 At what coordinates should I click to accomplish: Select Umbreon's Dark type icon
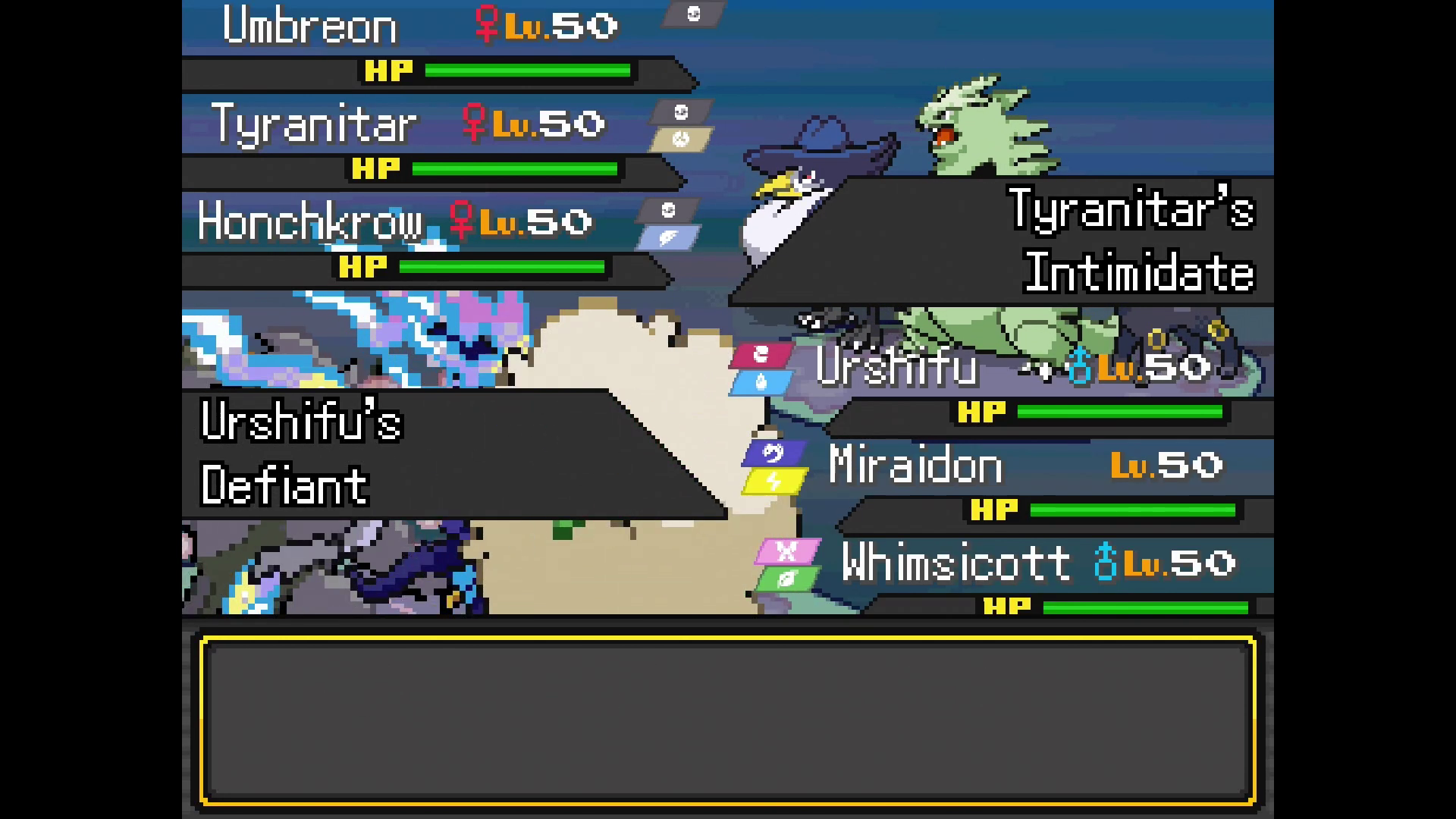click(x=692, y=13)
